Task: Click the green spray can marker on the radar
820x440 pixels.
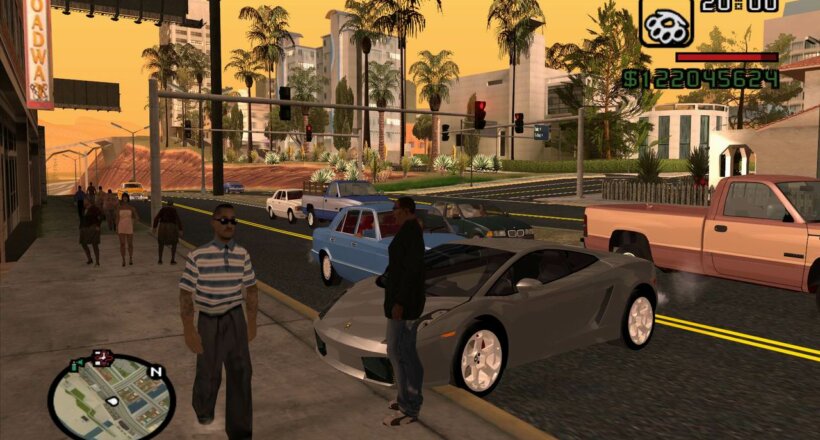Action: pyautogui.click(x=76, y=366)
